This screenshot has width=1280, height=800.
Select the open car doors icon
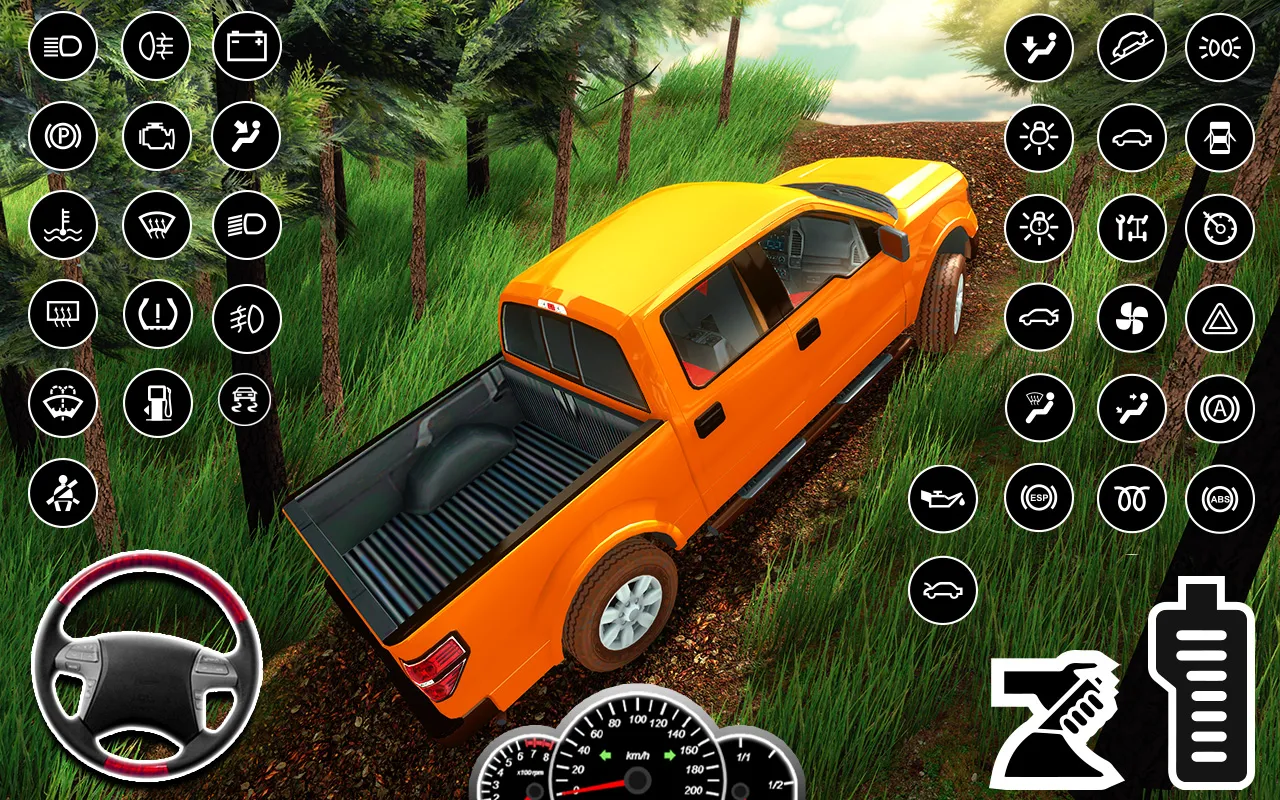[1219, 137]
